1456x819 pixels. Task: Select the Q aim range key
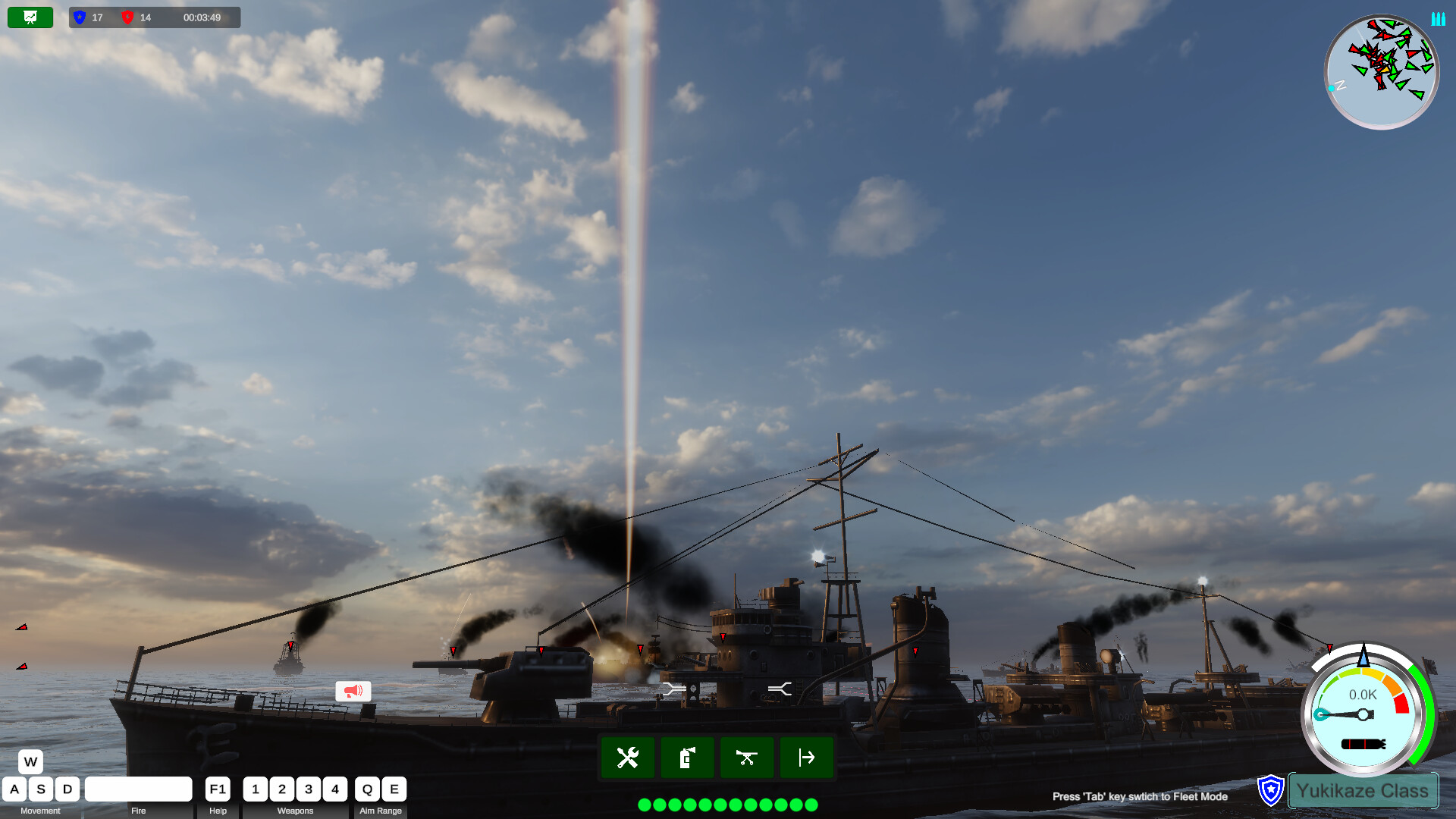point(367,789)
